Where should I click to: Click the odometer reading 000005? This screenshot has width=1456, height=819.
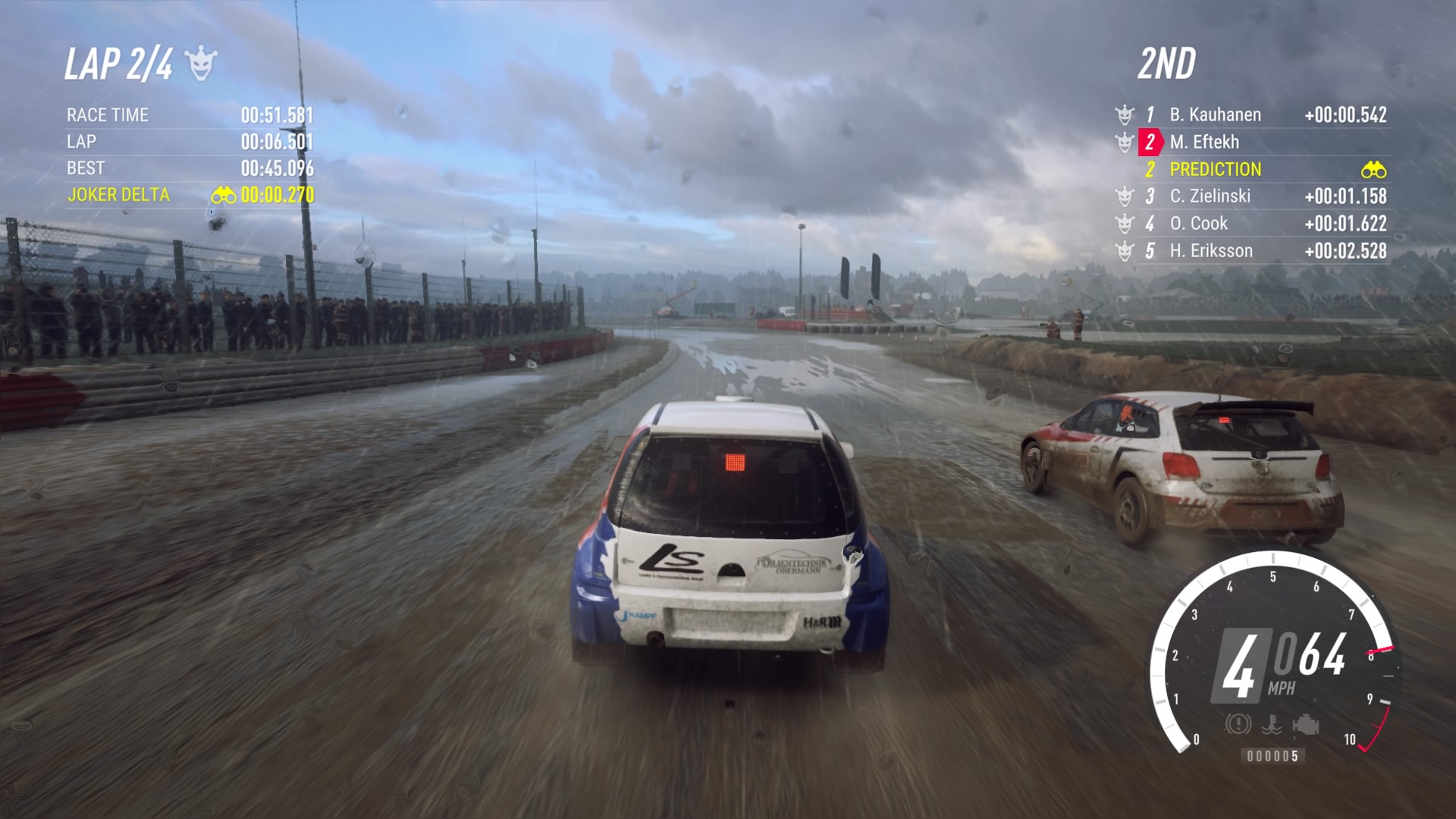[1273, 755]
